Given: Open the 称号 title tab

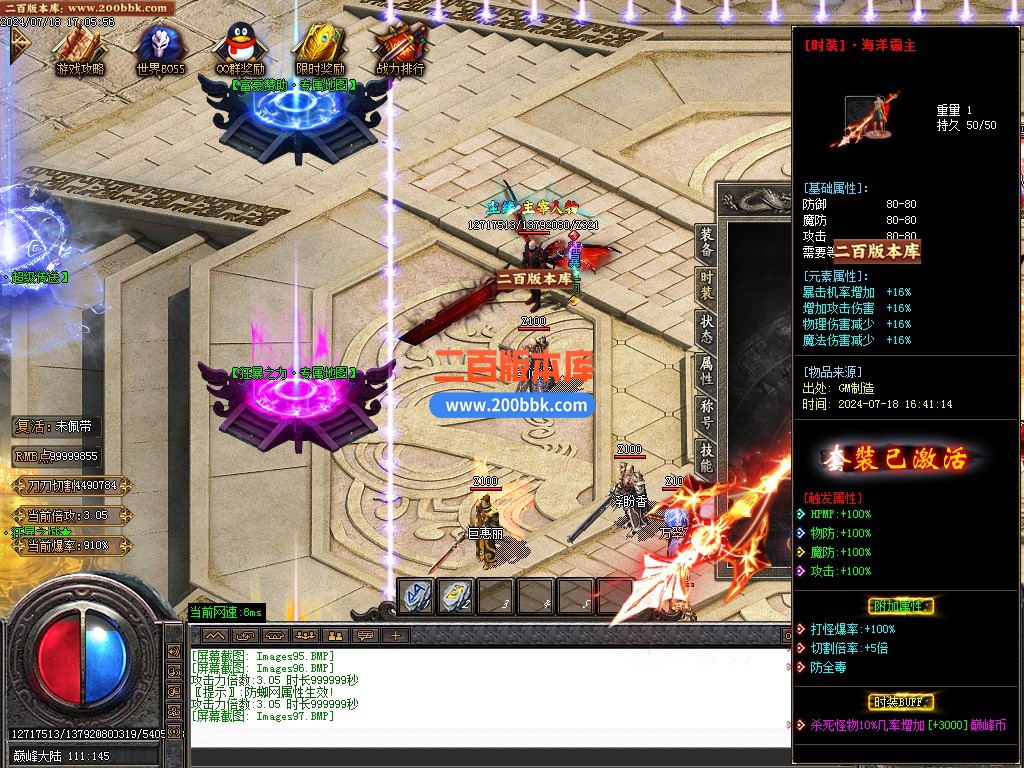Looking at the screenshot, I should (x=707, y=415).
